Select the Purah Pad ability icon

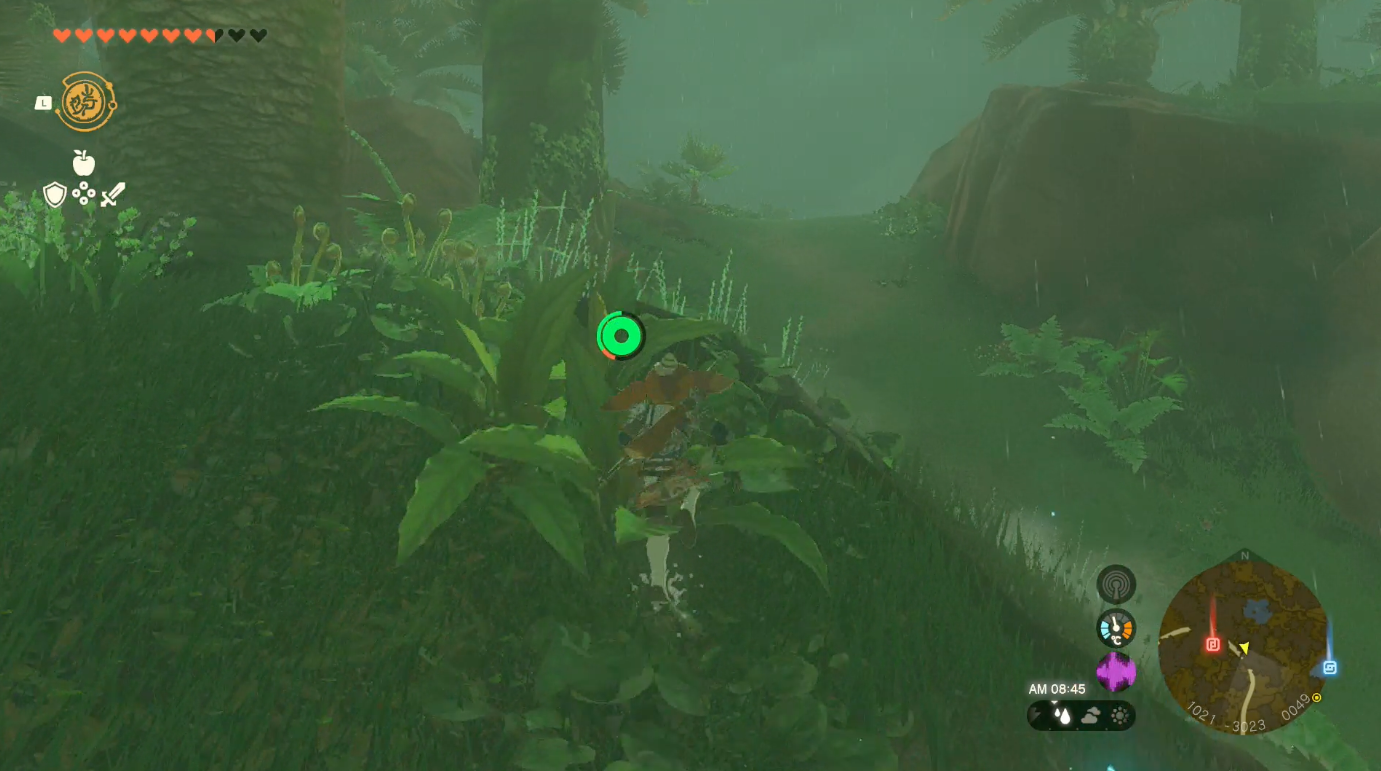85,100
